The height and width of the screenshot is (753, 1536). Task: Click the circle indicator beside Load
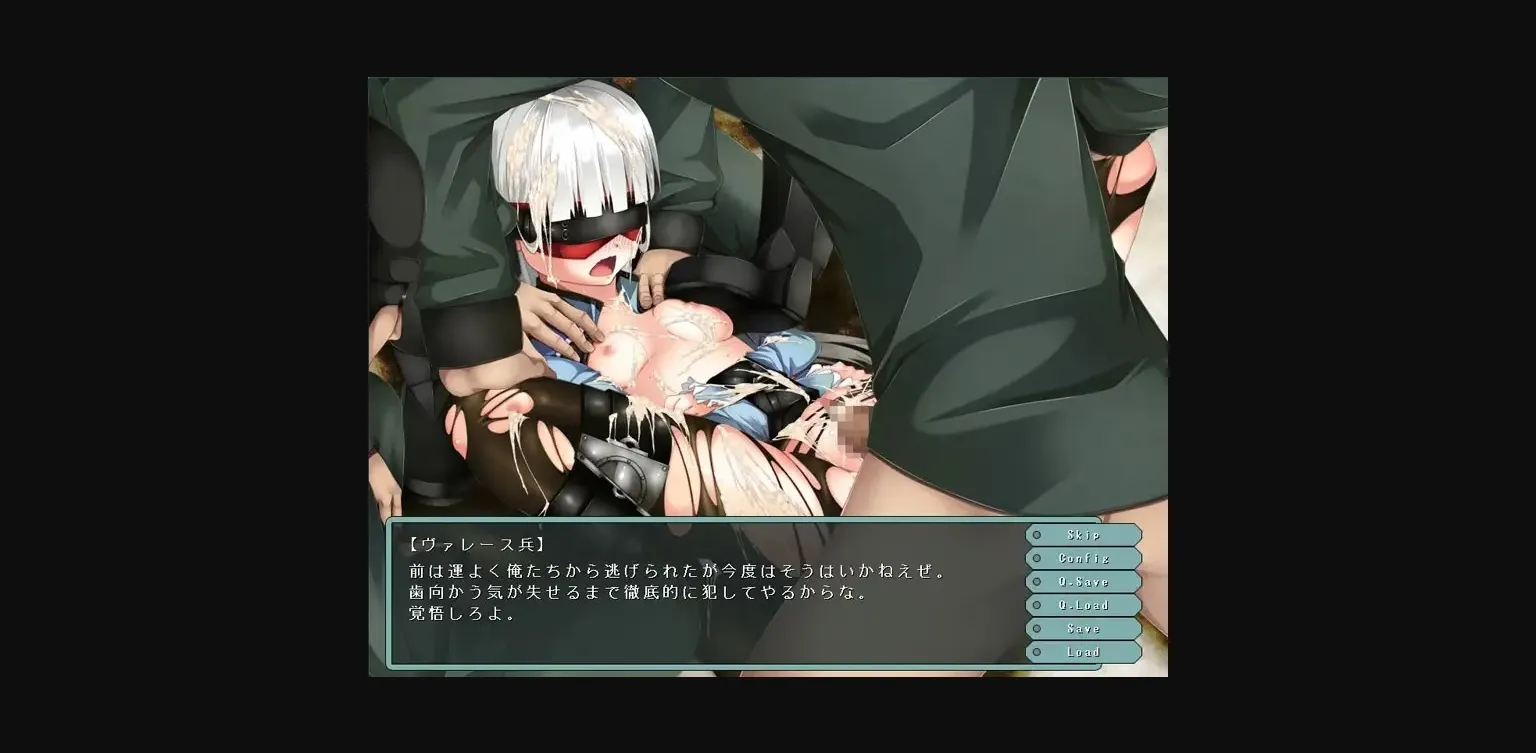(x=1035, y=651)
